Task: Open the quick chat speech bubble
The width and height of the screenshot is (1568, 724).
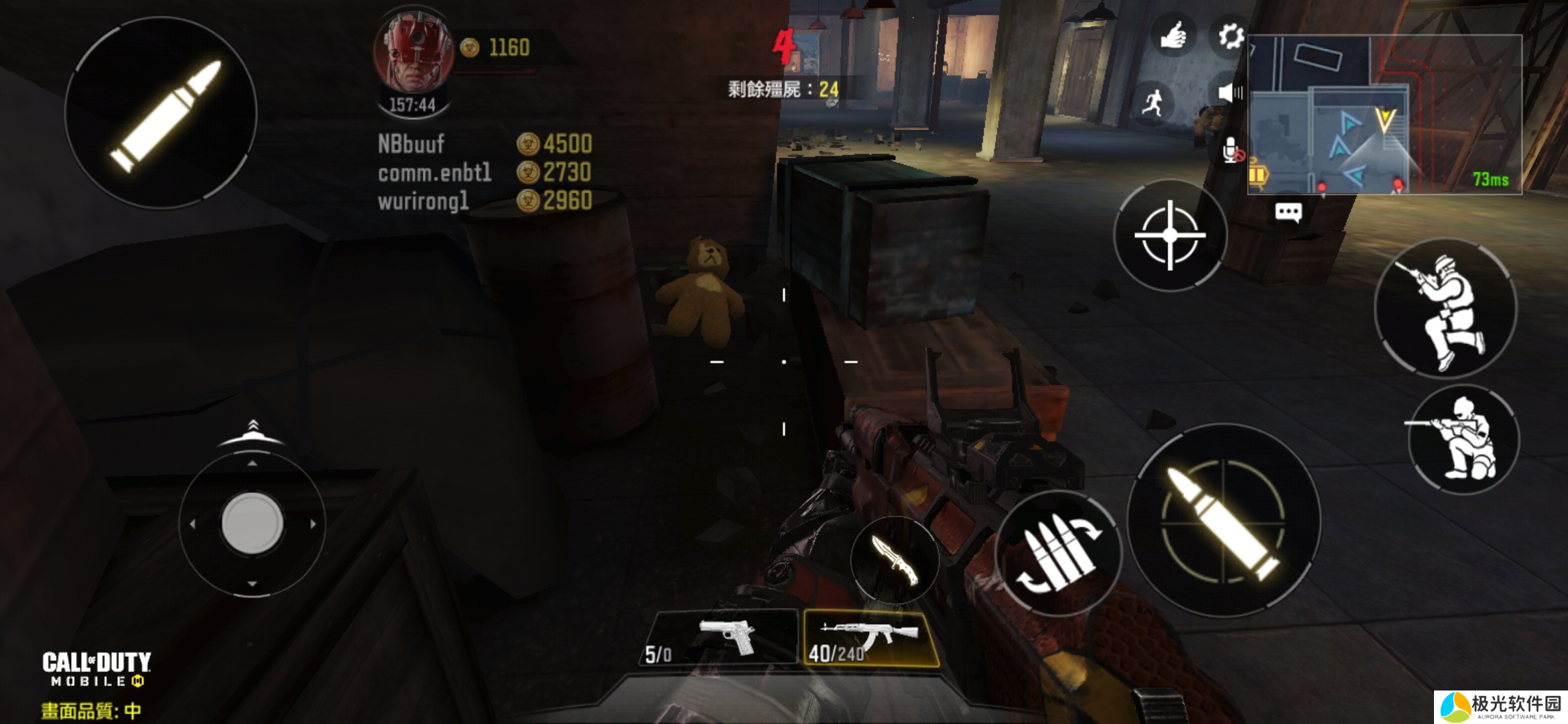Action: [1288, 213]
